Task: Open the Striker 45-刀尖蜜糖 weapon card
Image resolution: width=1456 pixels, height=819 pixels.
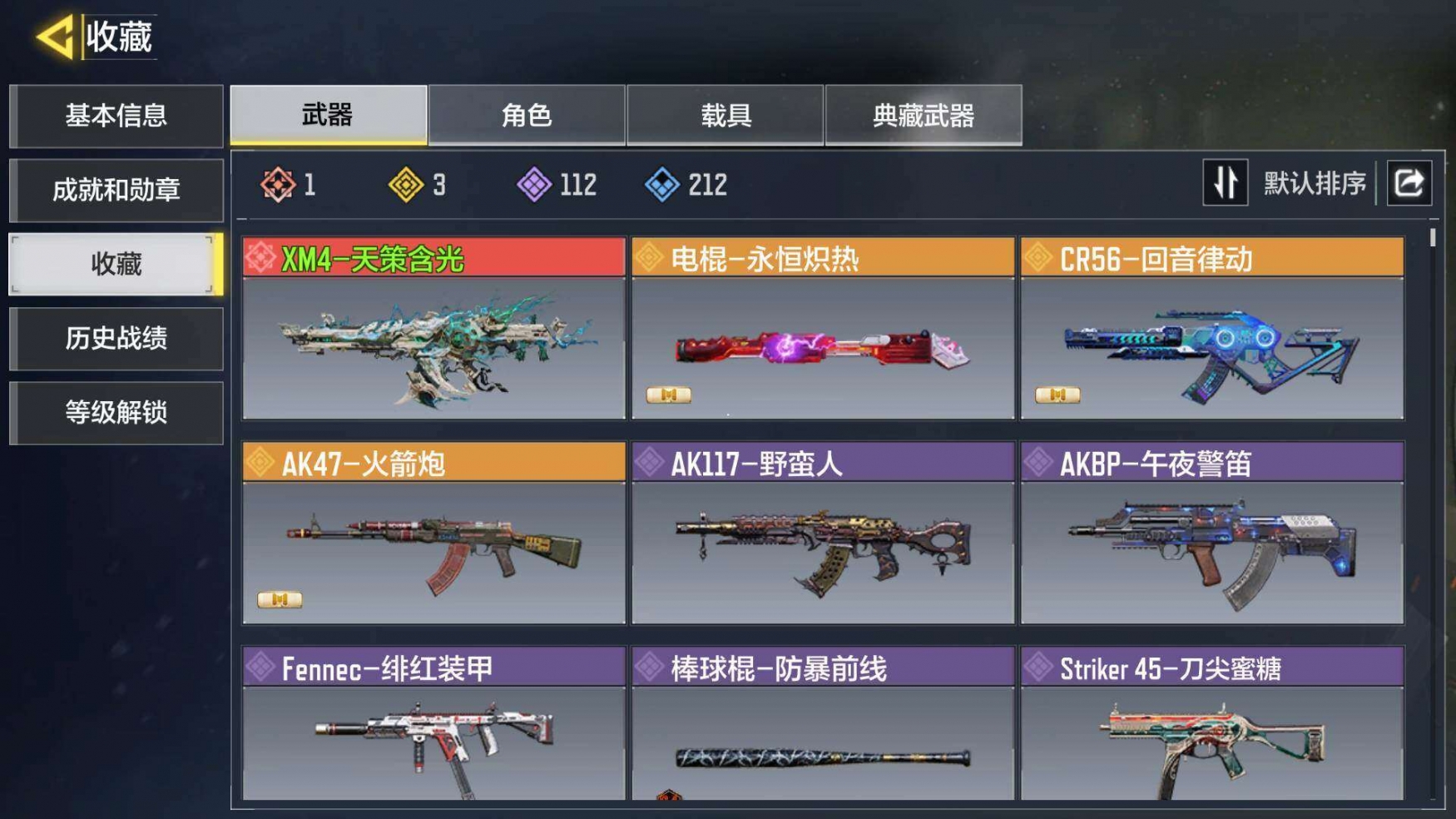Action: point(1211,724)
